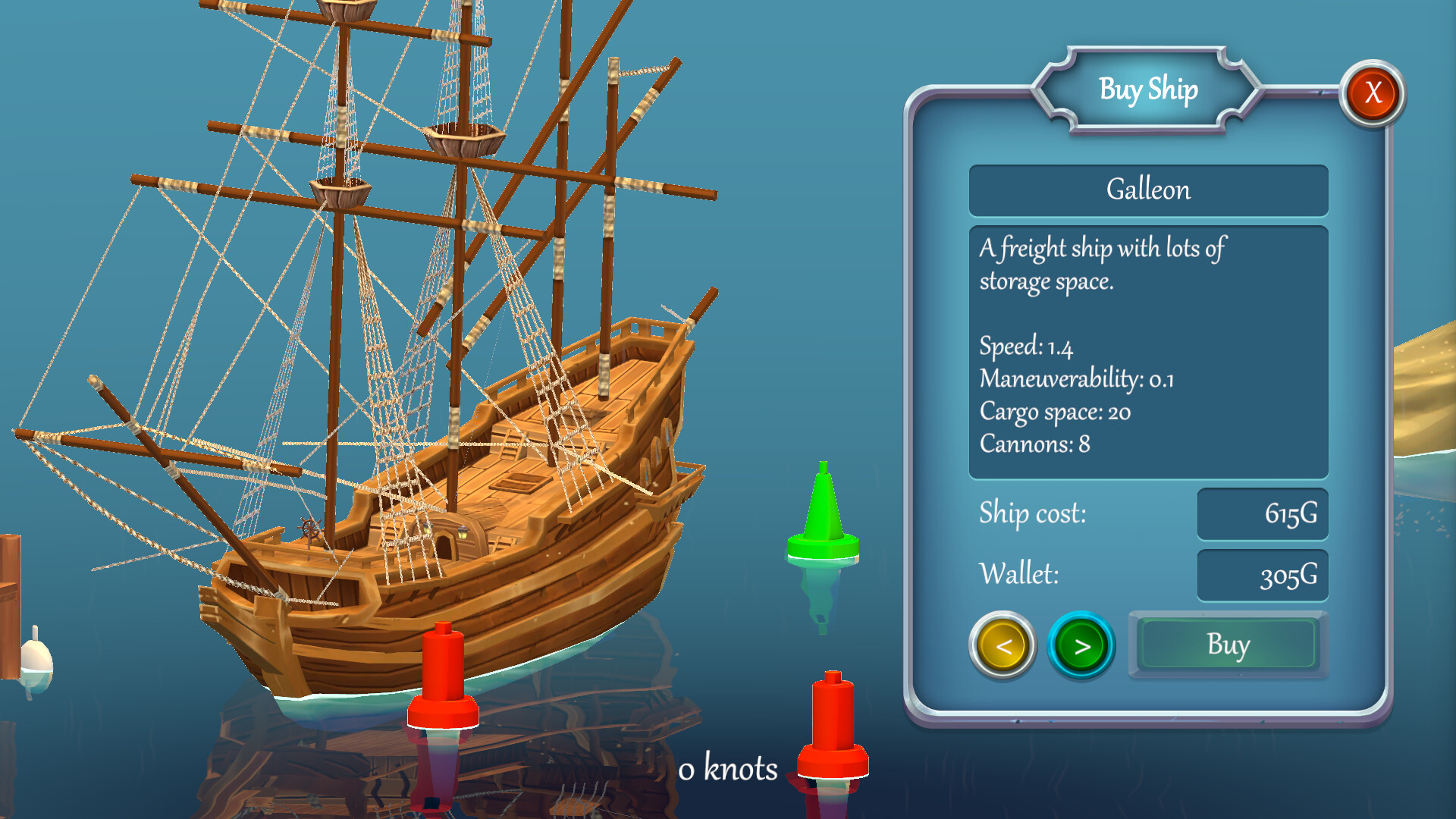Screen dimensions: 1456x819
Task: Click the Ship cost 615G field
Action: pos(1262,514)
